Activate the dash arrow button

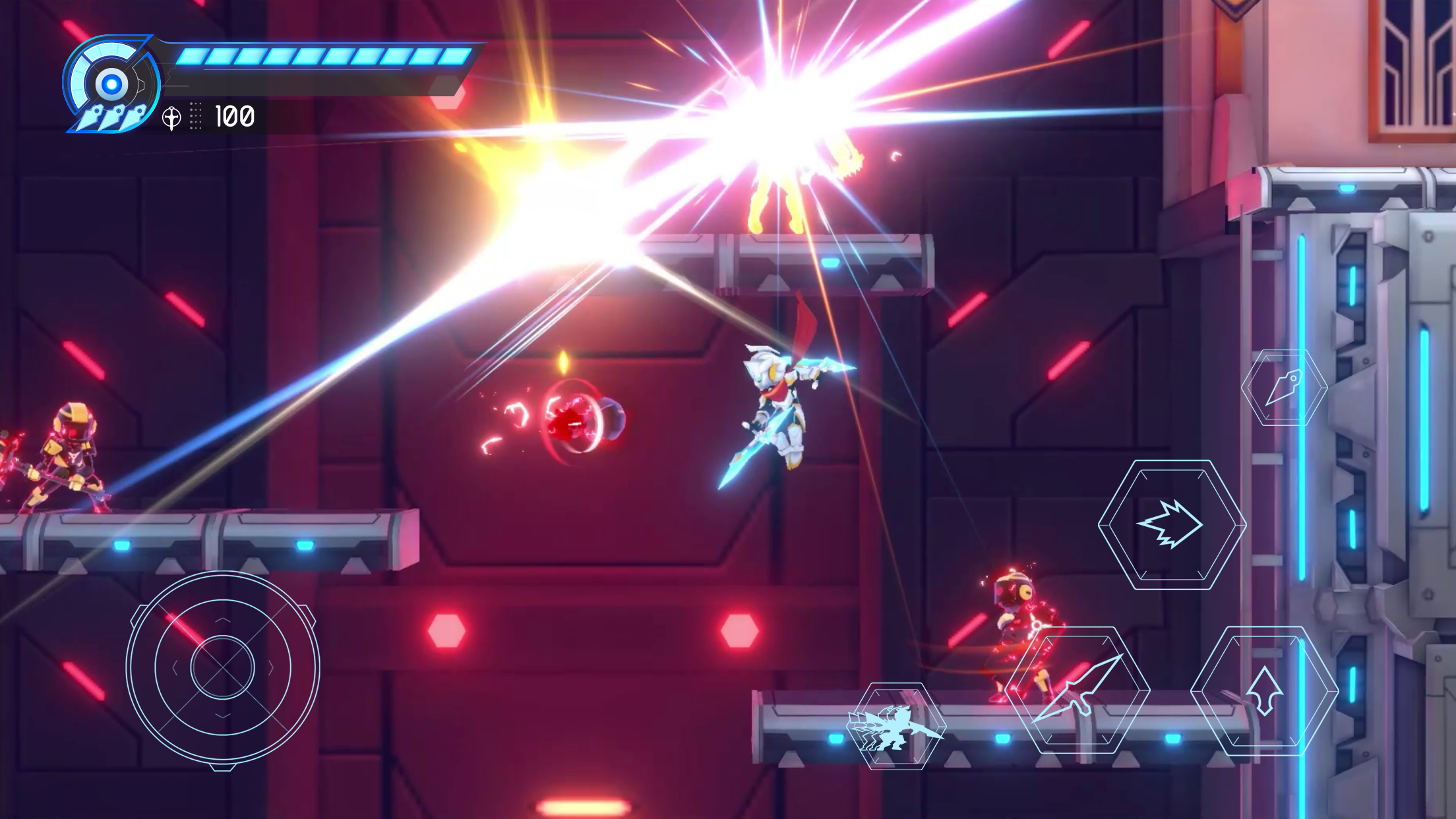pyautogui.click(x=1172, y=525)
